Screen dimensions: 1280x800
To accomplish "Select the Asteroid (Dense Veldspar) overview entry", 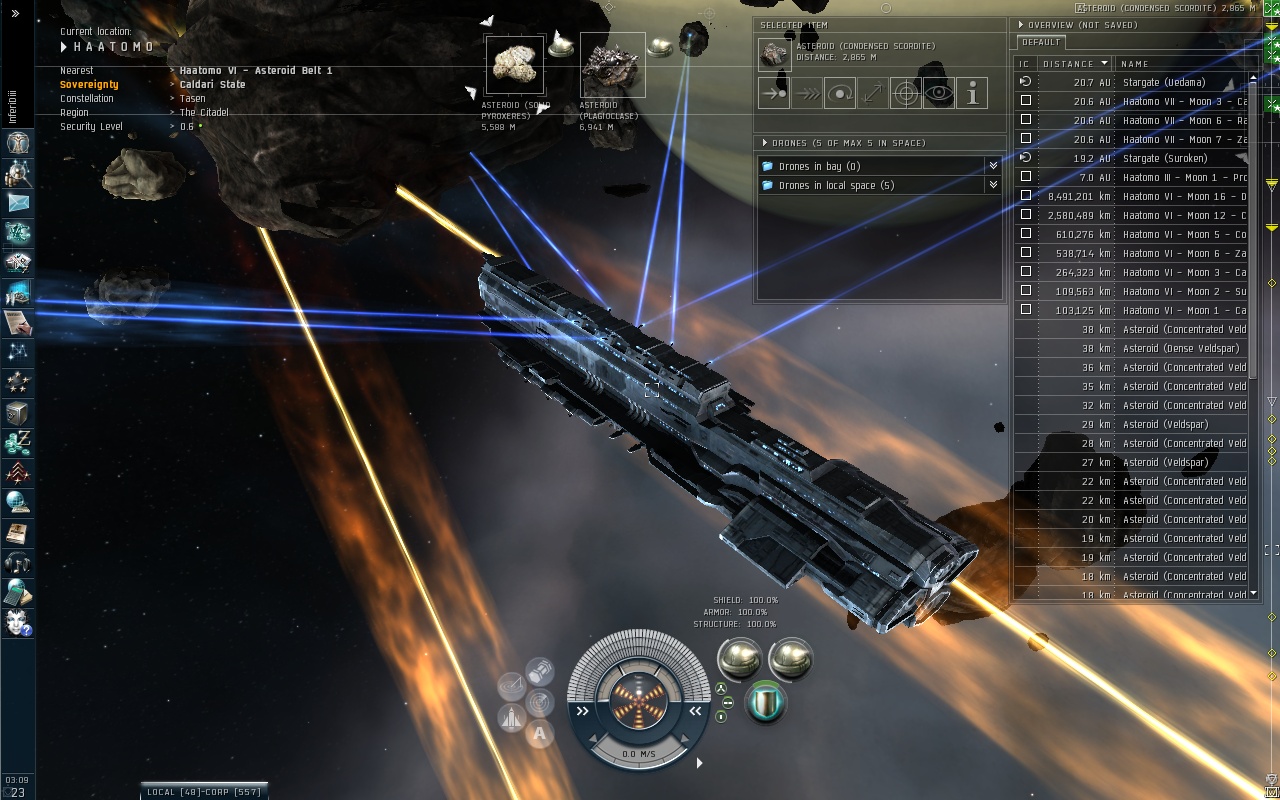I will coord(1180,348).
